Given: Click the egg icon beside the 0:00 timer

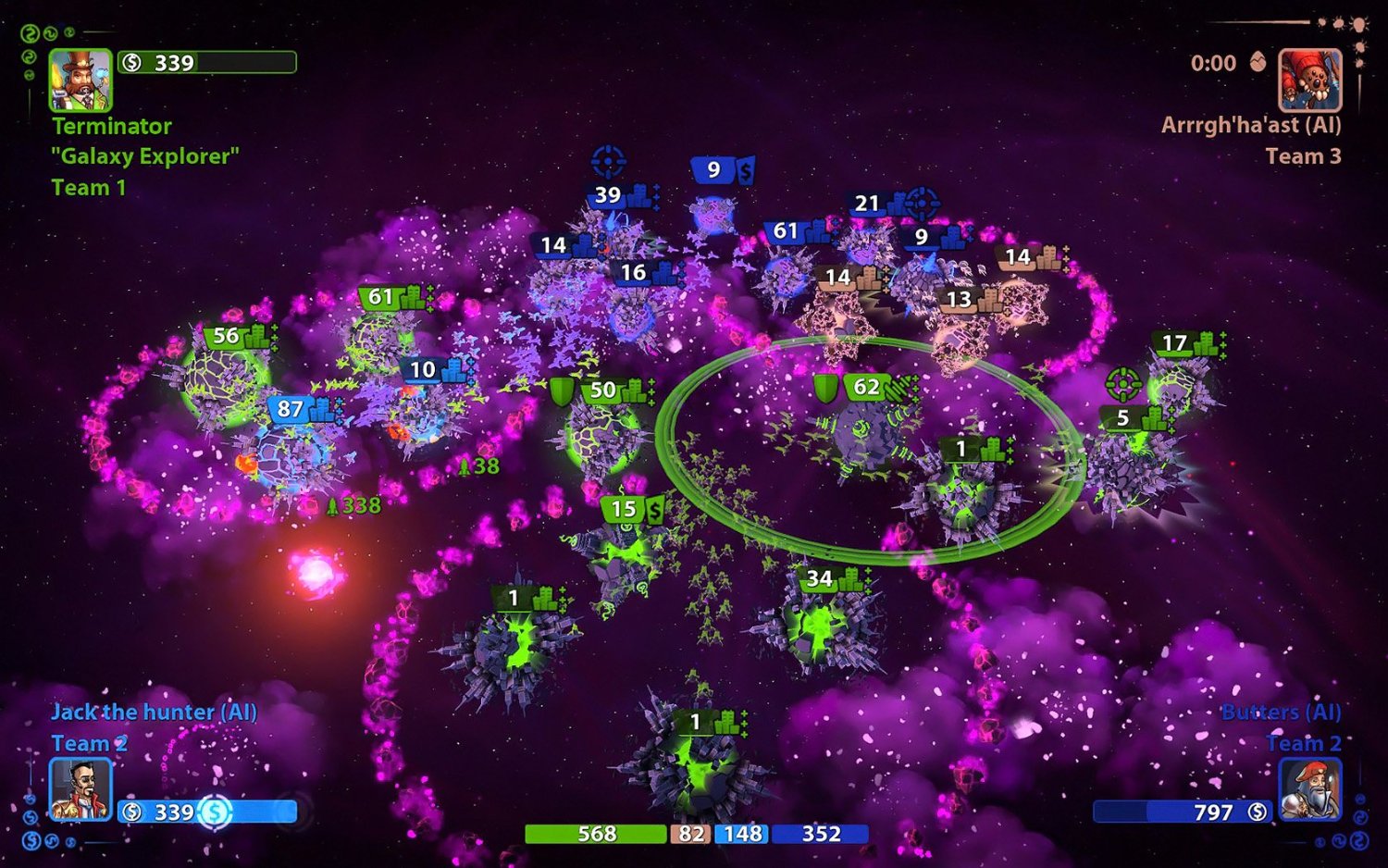Looking at the screenshot, I should click(1256, 63).
